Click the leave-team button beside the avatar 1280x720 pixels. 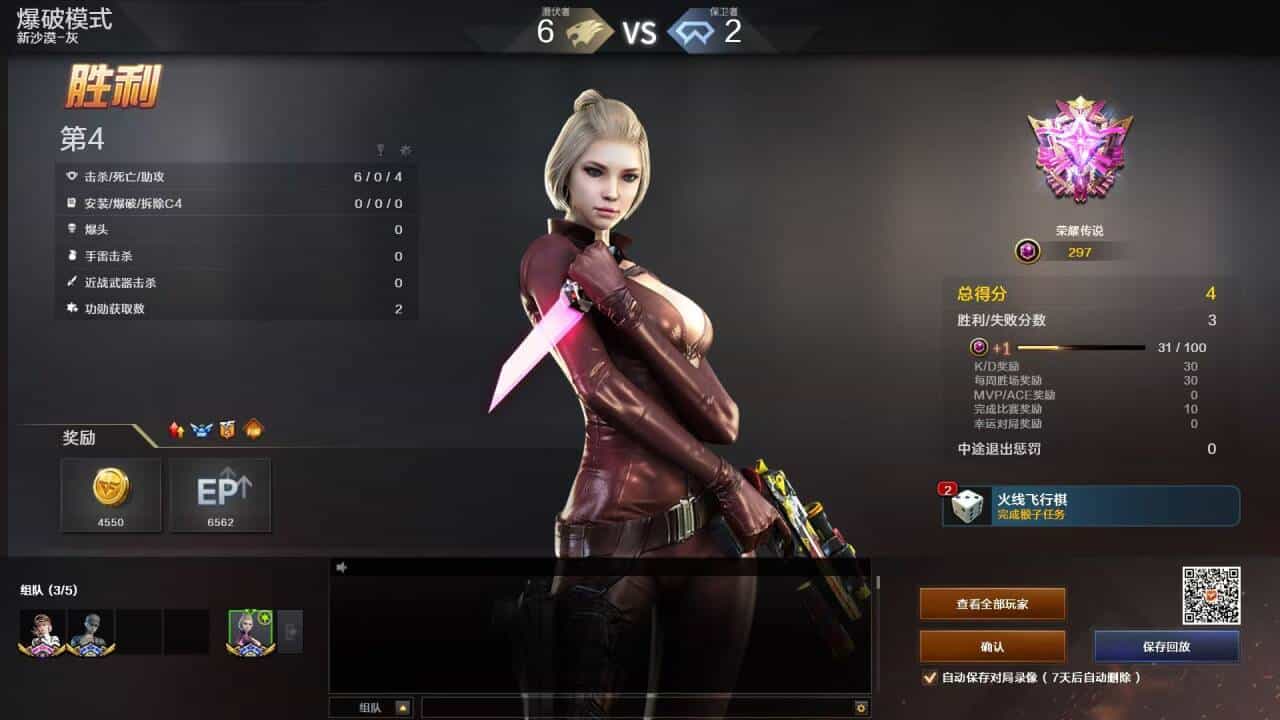(290, 632)
